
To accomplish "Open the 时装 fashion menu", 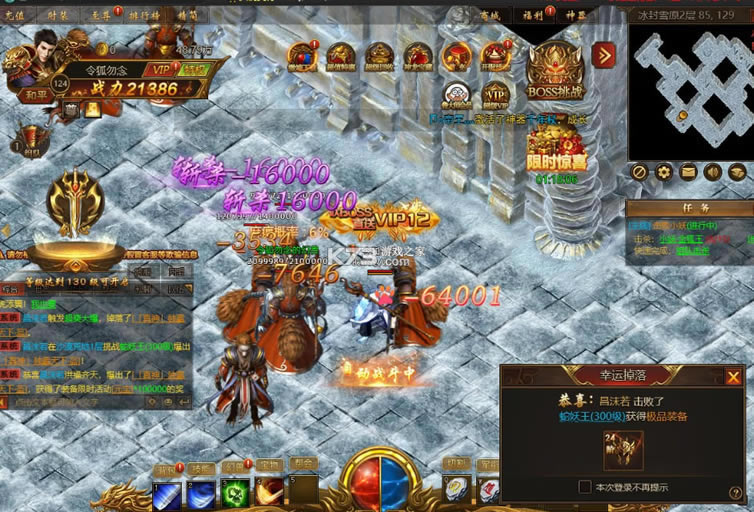I will pyautogui.click(x=58, y=14).
